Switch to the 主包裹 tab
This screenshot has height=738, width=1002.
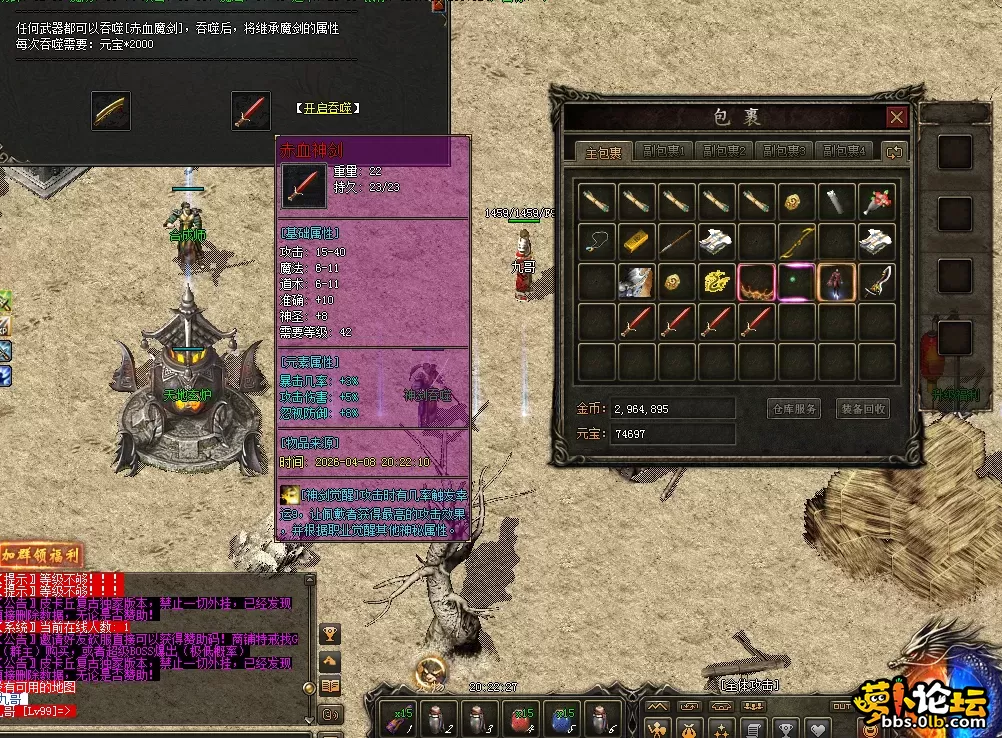pyautogui.click(x=603, y=153)
